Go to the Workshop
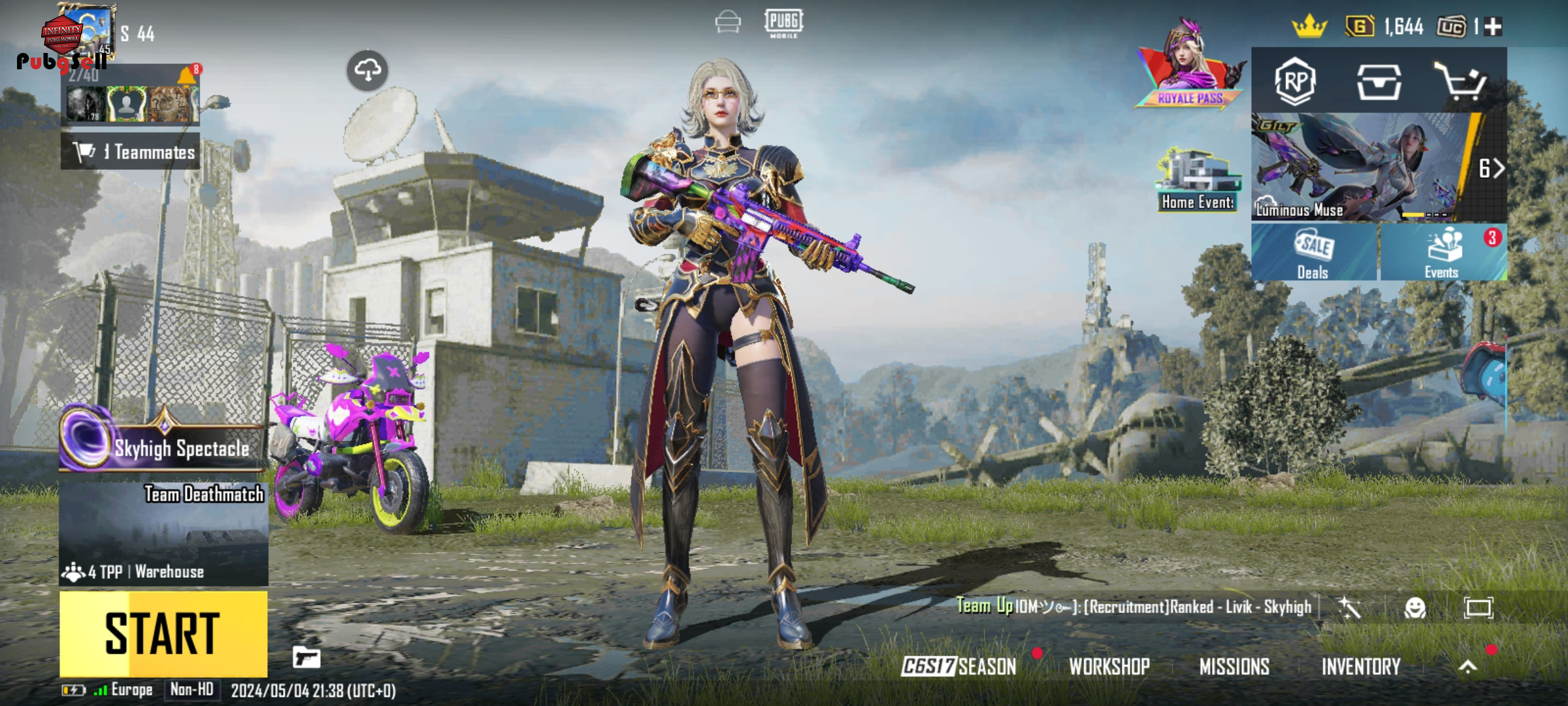Viewport: 1568px width, 706px height. coord(1109,666)
